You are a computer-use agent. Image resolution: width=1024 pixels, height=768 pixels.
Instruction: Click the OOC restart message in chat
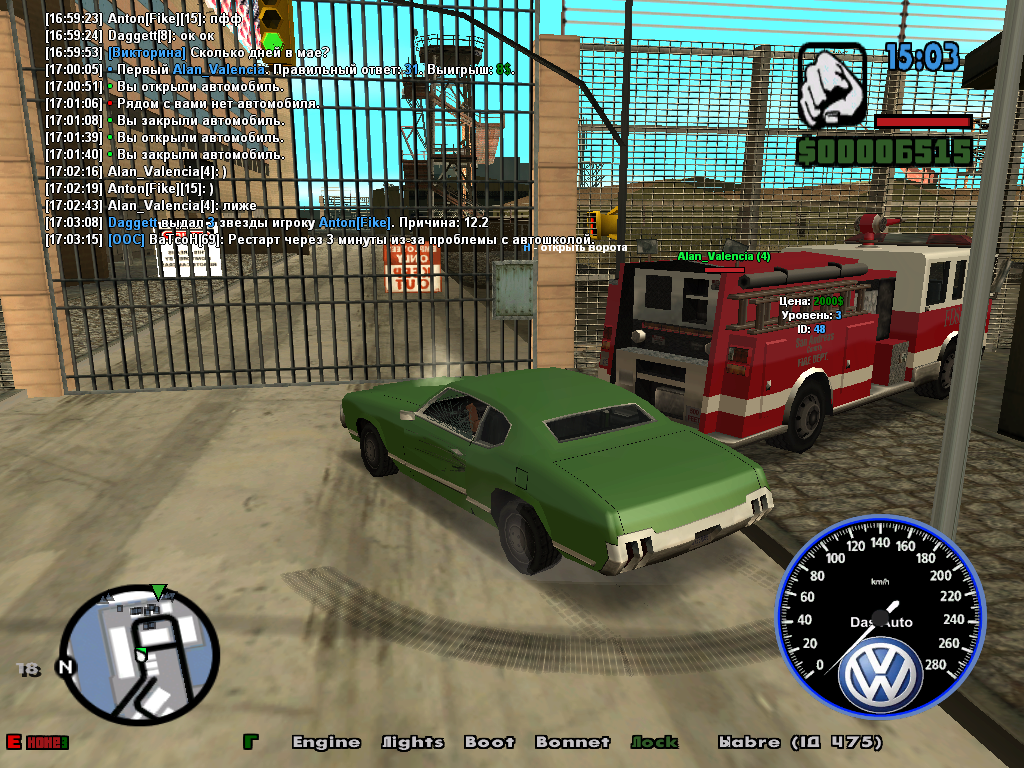(x=320, y=240)
